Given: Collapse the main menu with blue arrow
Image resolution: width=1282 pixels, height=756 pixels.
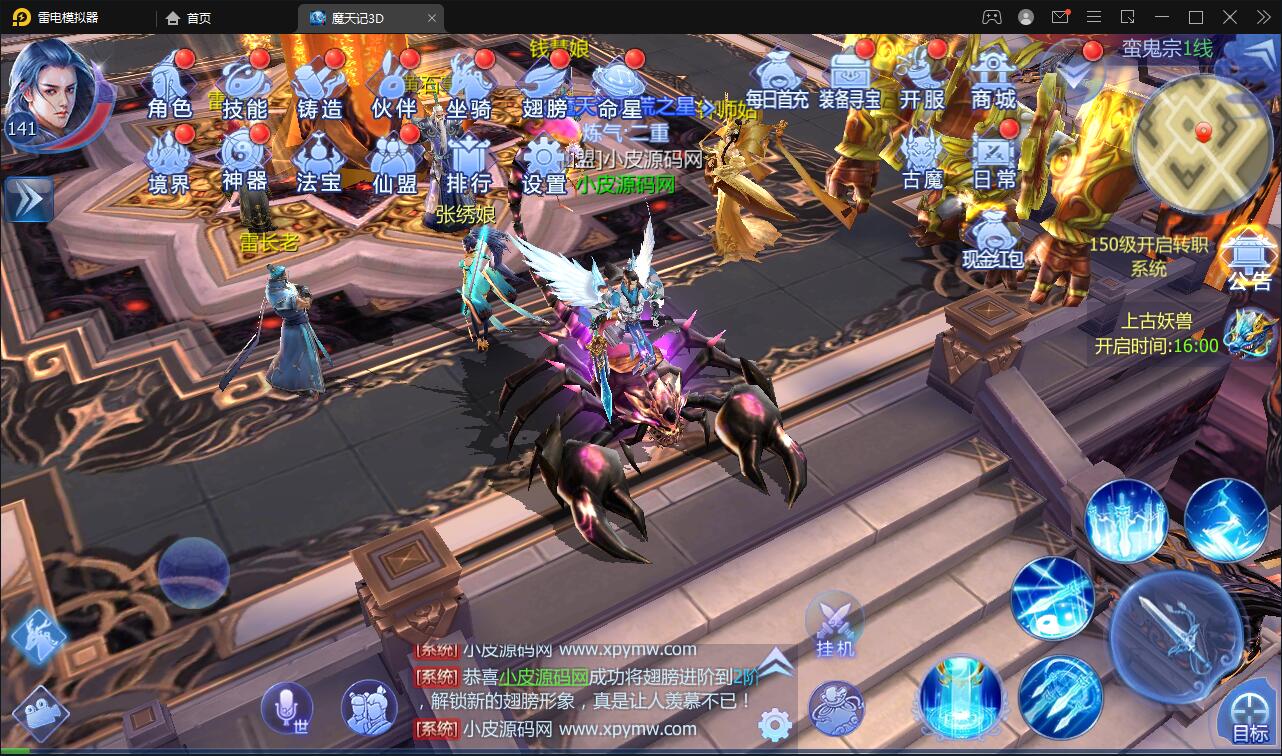Looking at the screenshot, I should [28, 198].
